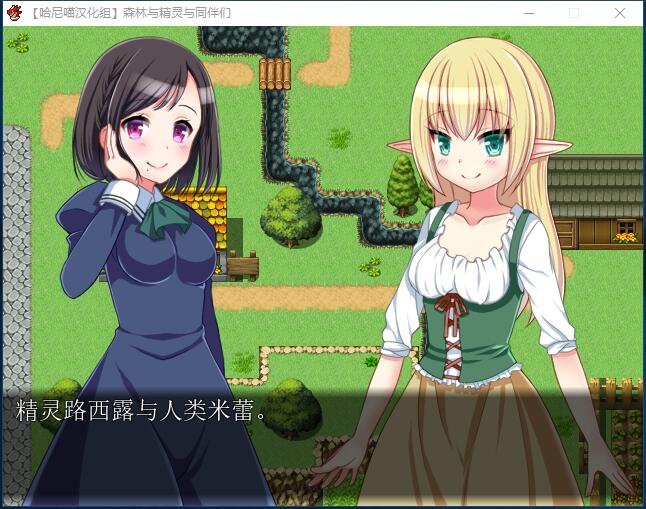The width and height of the screenshot is (646, 509).
Task: Close the game window
Action: click(x=620, y=13)
